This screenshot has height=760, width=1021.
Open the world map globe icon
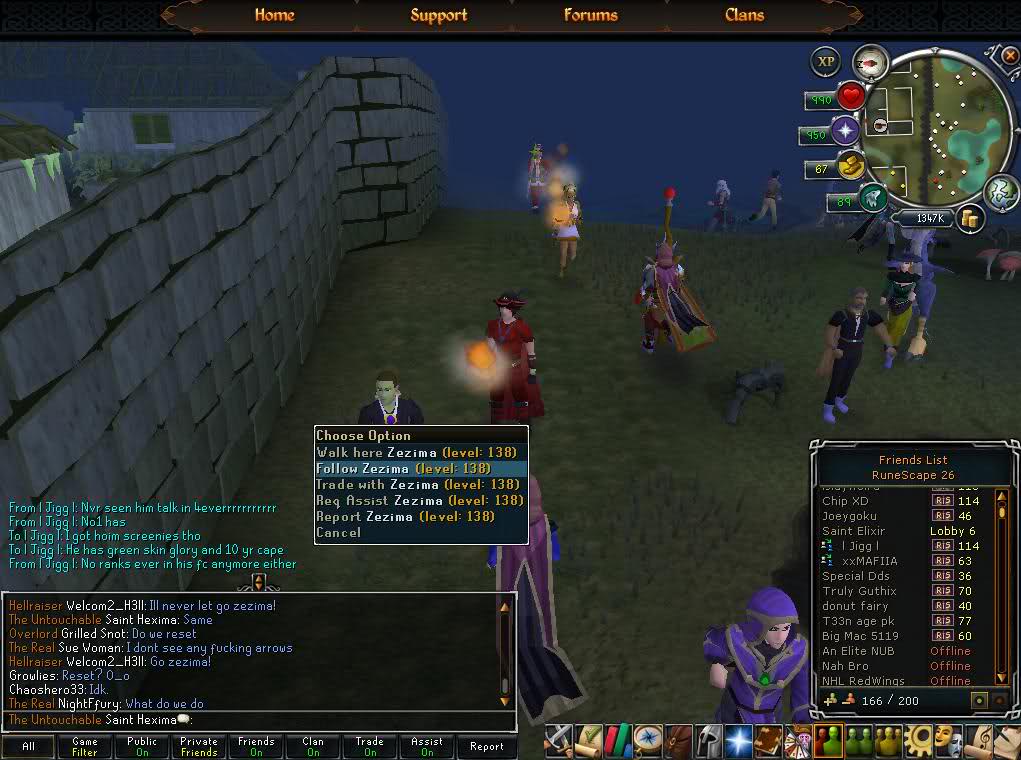1000,191
